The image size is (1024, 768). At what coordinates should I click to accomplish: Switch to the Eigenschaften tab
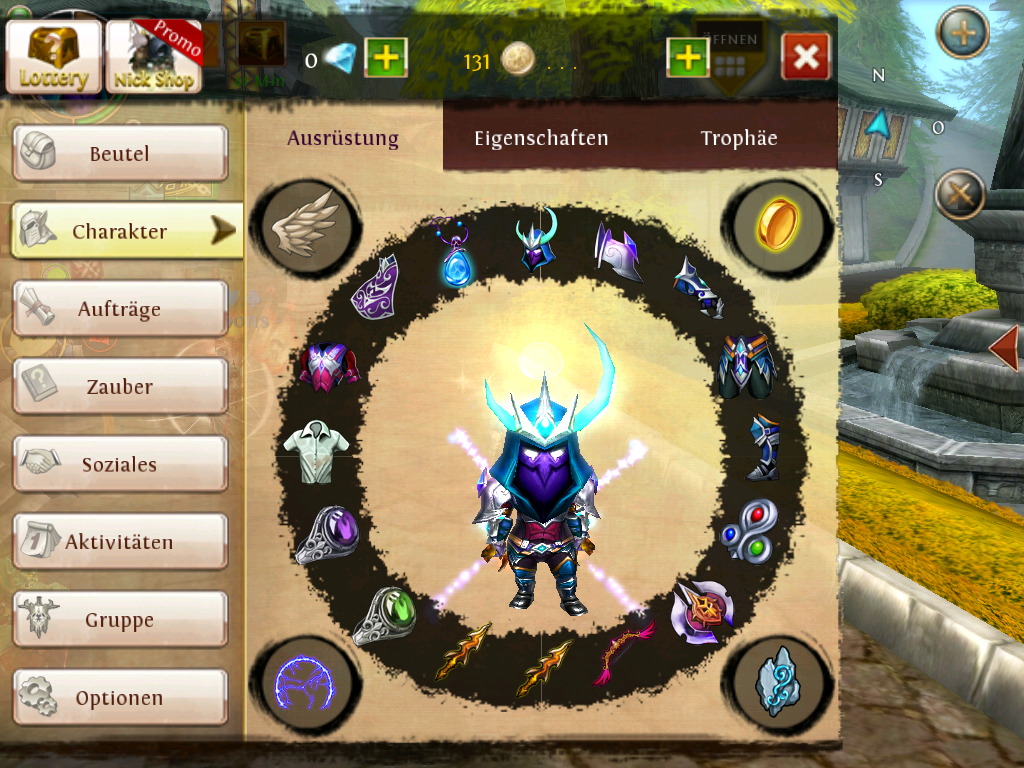[541, 139]
